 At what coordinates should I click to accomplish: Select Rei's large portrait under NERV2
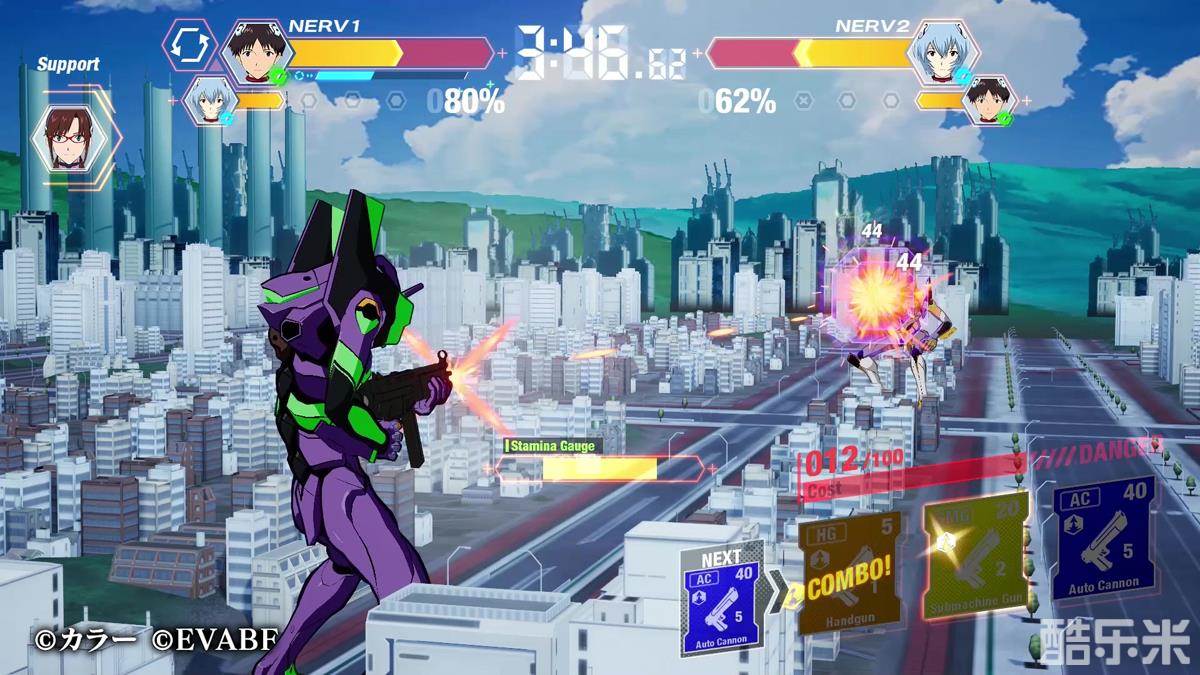point(944,51)
